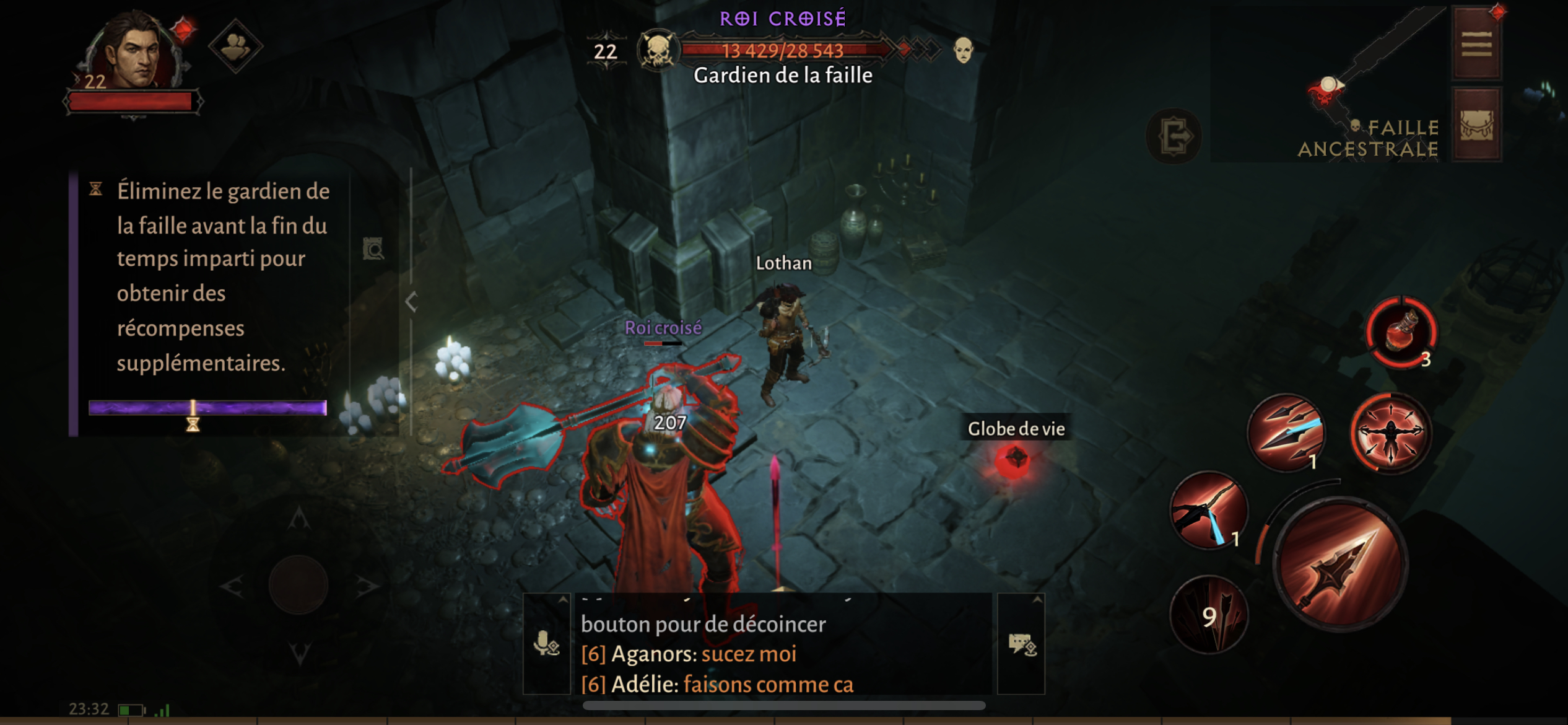Tap the virtual movement joystick

click(298, 585)
